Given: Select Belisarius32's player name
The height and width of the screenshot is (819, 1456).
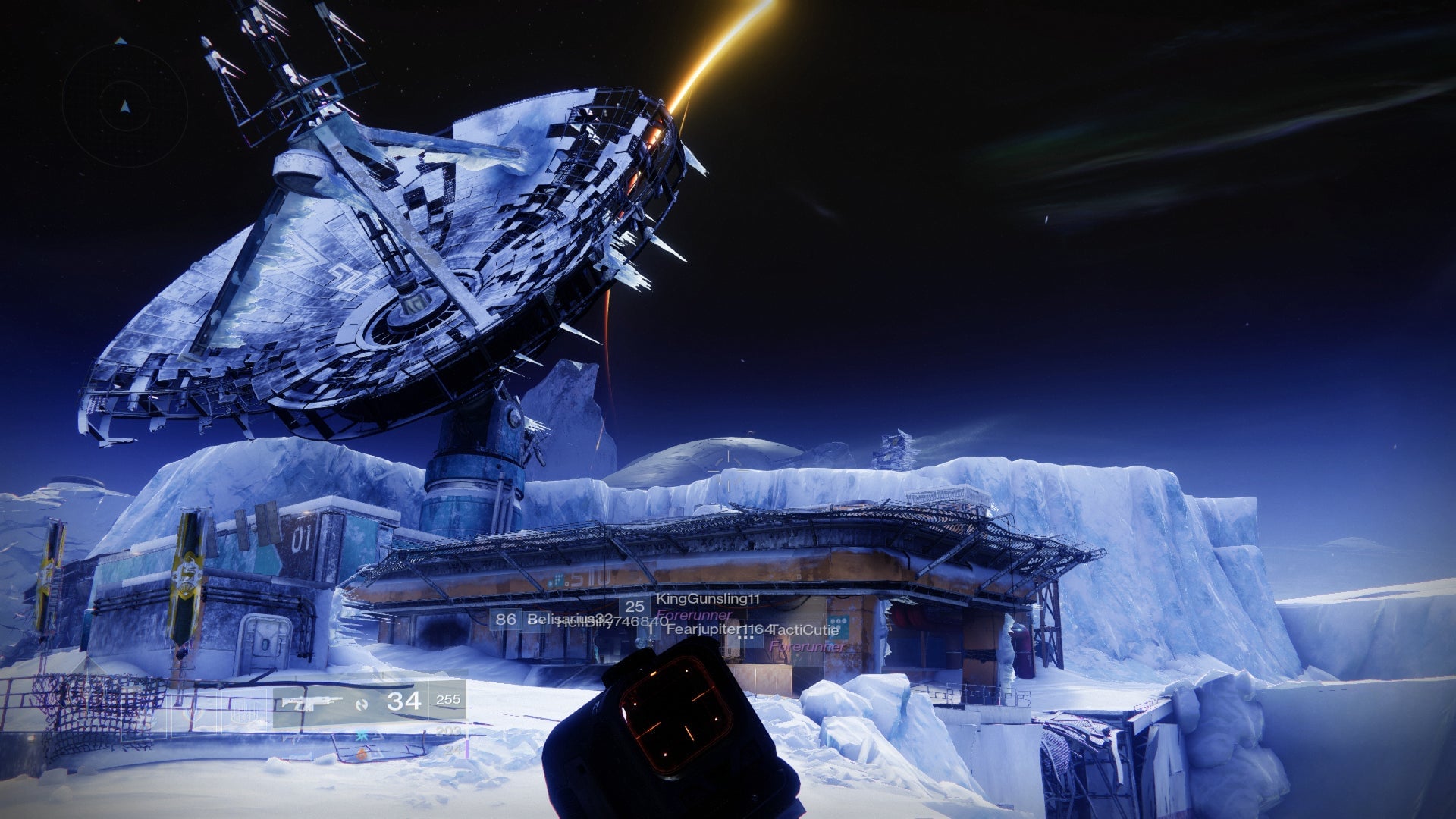Looking at the screenshot, I should pos(569,620).
